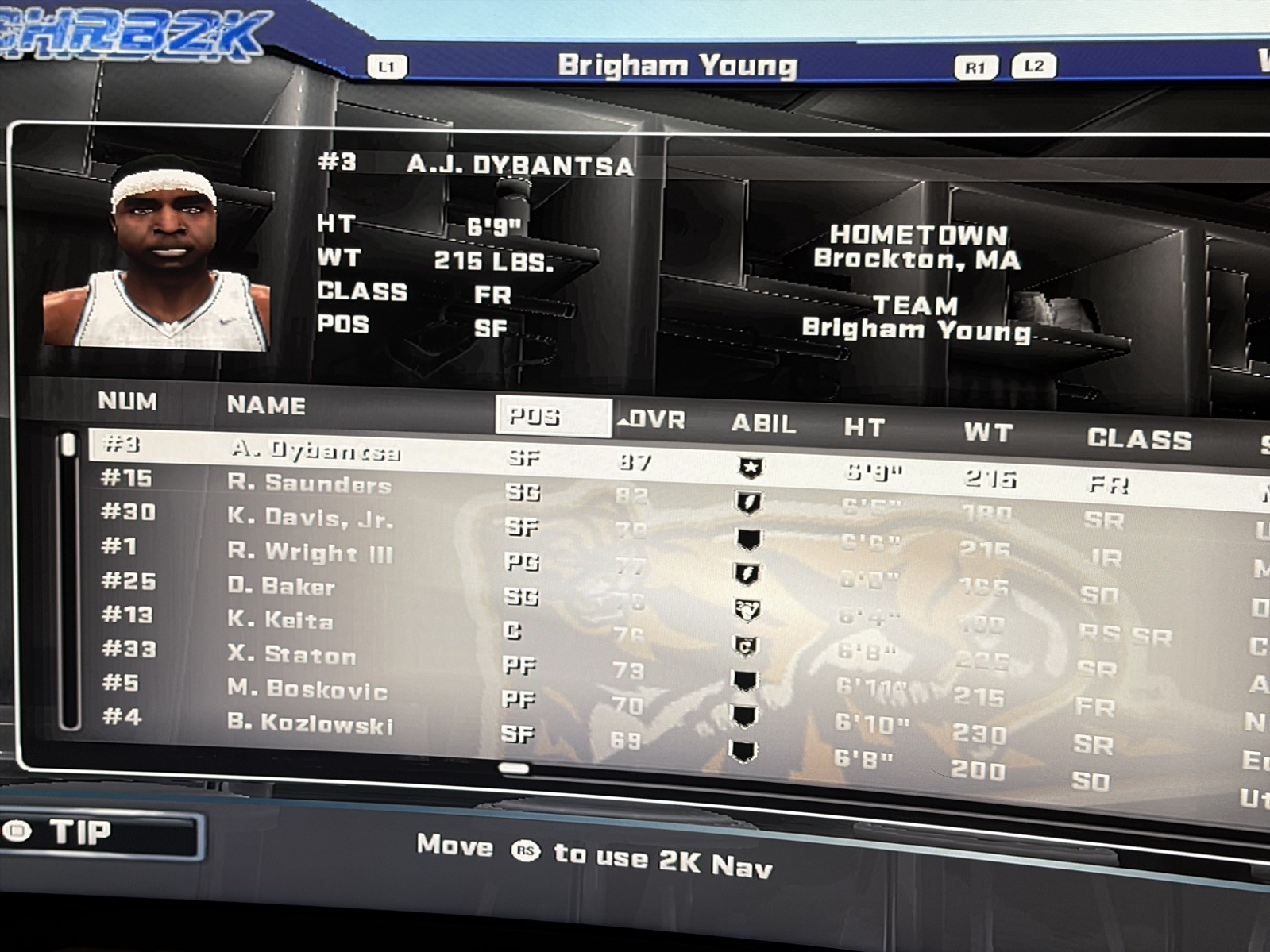Image resolution: width=1270 pixels, height=952 pixels.
Task: Click the roster list vertical scrollbar
Action: tap(69, 580)
